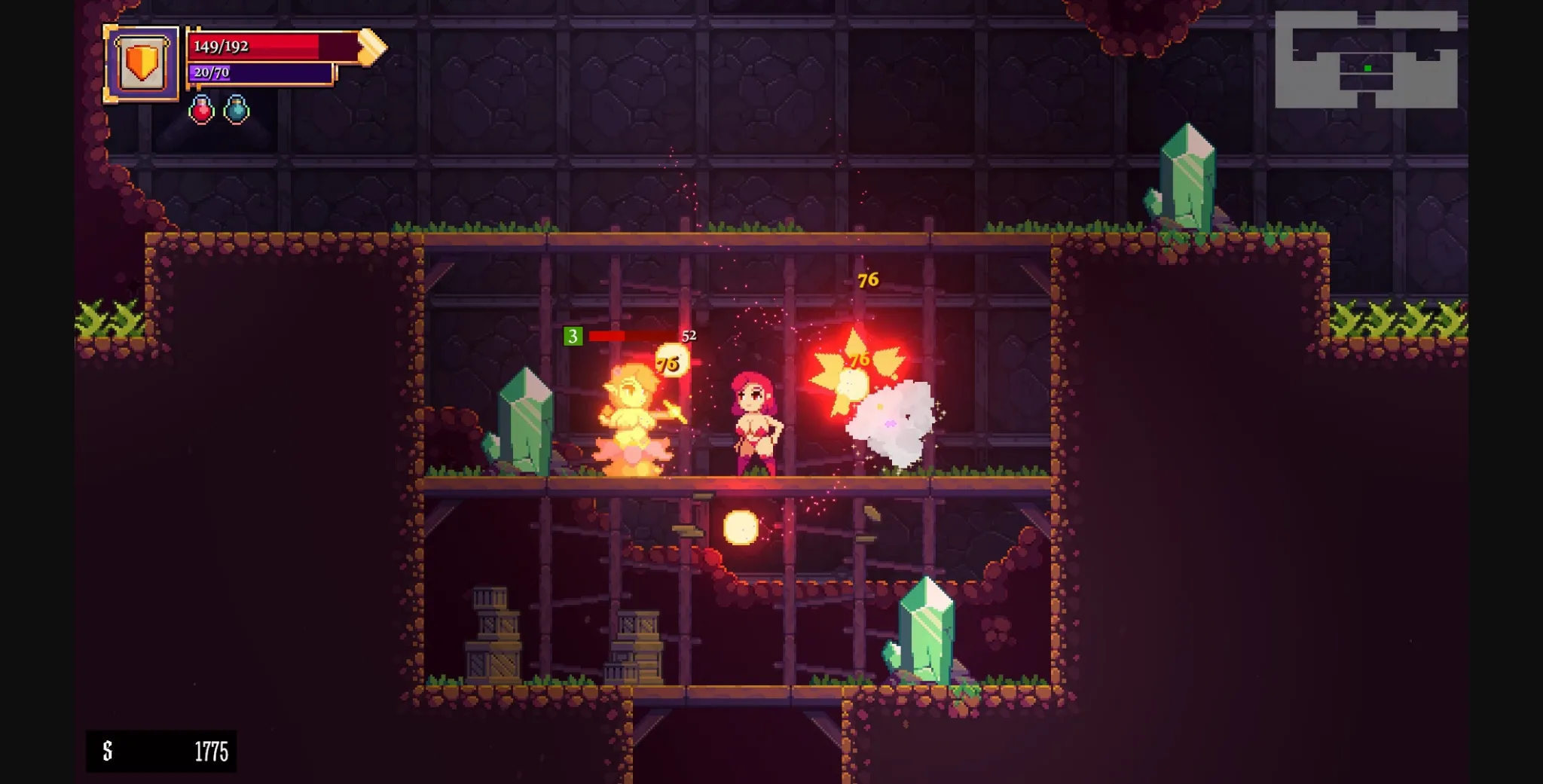
Task: Select the teal mana potion icon
Action: tap(237, 110)
